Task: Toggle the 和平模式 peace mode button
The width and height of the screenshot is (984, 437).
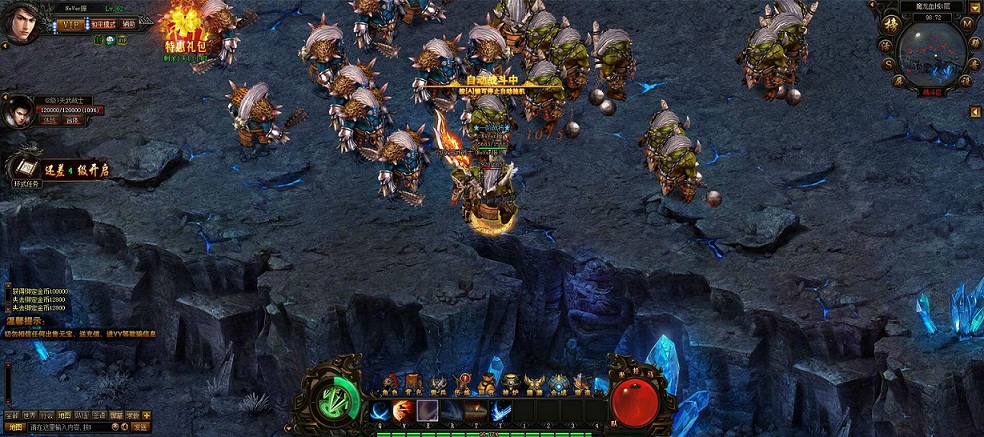Action: click(104, 23)
